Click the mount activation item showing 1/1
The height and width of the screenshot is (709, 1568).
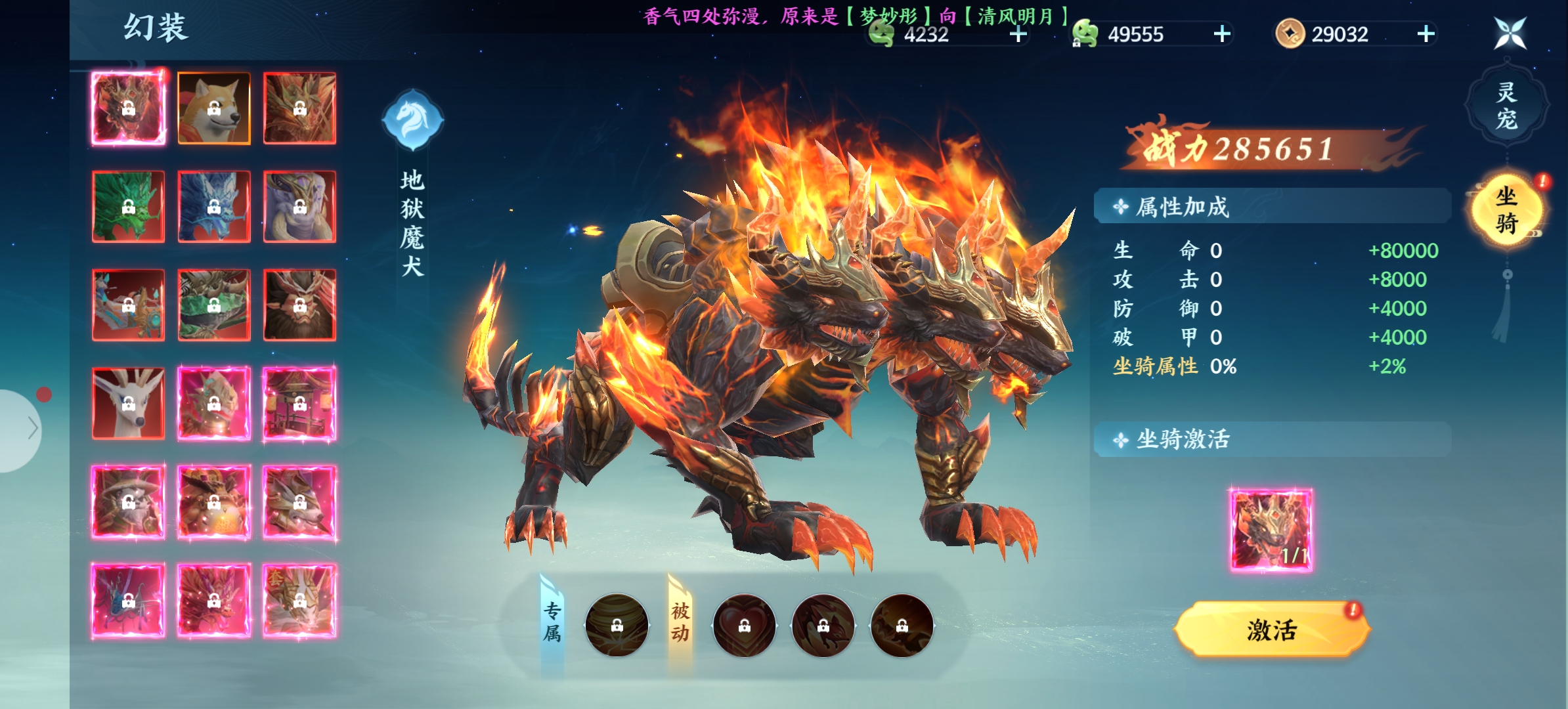tap(1271, 530)
